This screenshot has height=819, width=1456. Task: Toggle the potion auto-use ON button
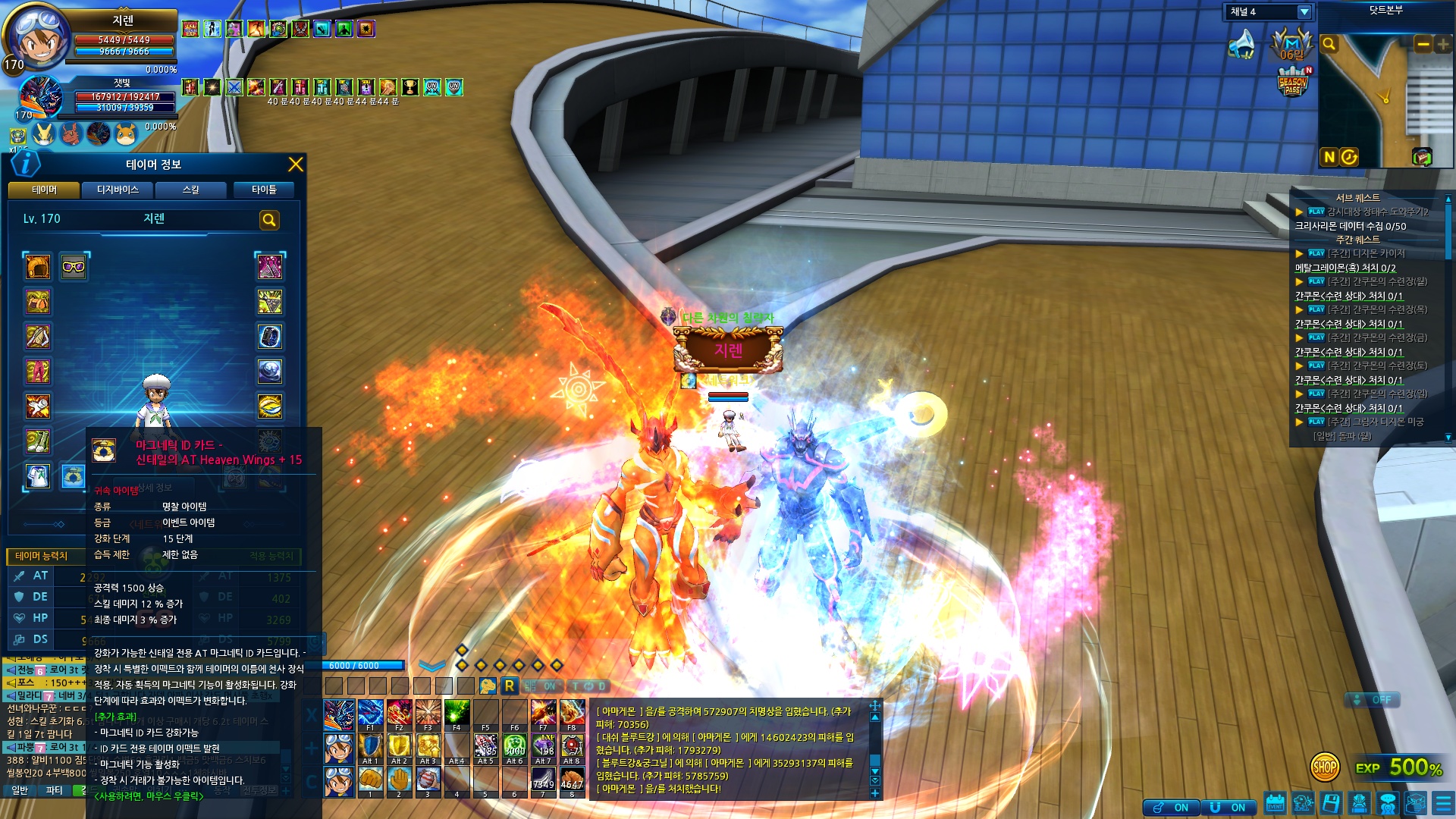(x=1172, y=808)
